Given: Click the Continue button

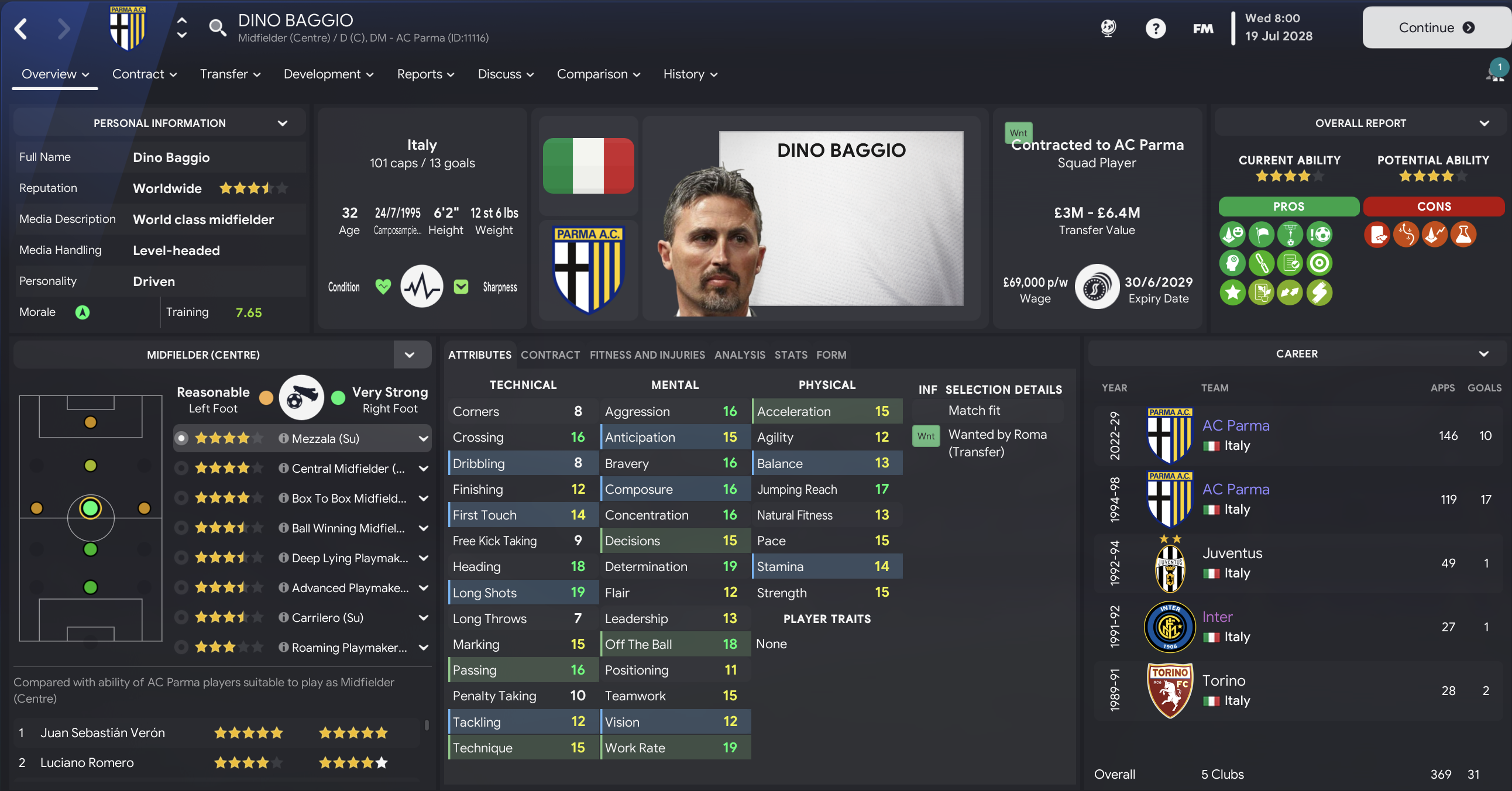Looking at the screenshot, I should [1435, 27].
